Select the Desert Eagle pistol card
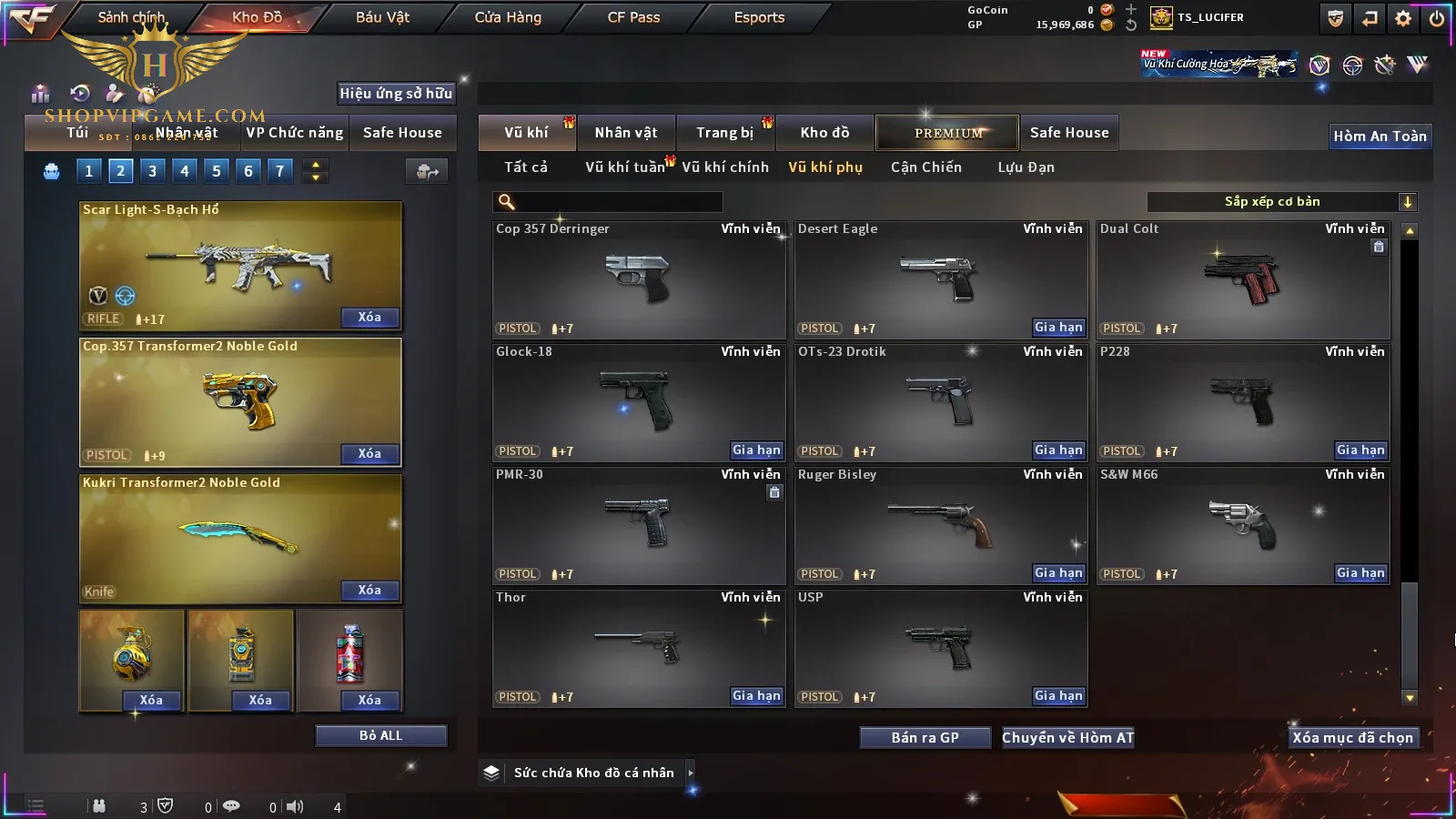Viewport: 1456px width, 819px height. tap(941, 280)
